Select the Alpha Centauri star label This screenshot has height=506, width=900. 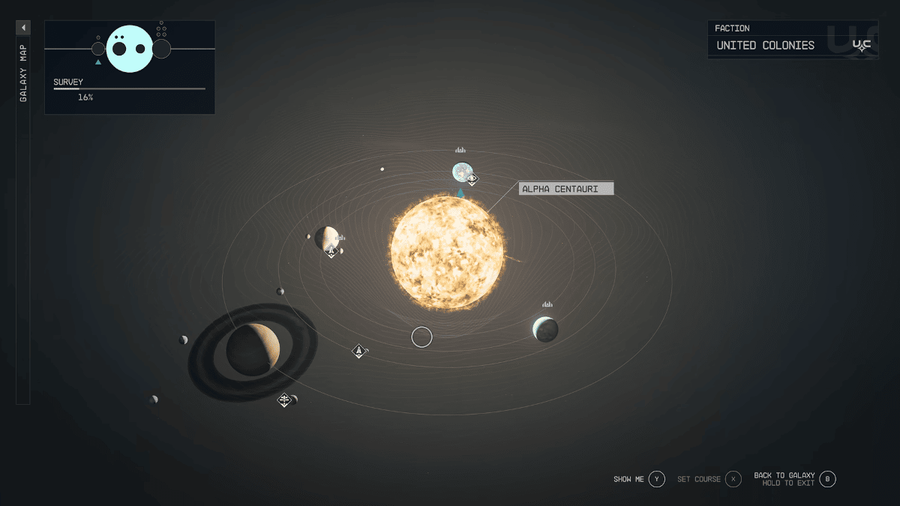565,189
